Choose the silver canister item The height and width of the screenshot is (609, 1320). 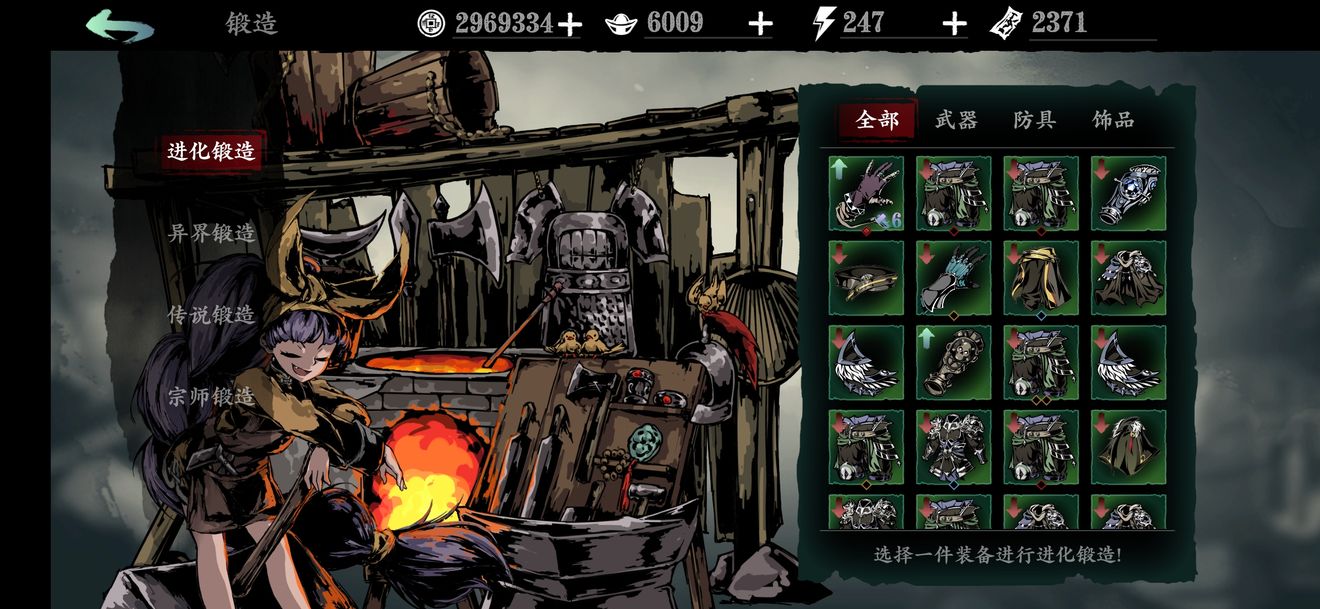coord(1128,193)
